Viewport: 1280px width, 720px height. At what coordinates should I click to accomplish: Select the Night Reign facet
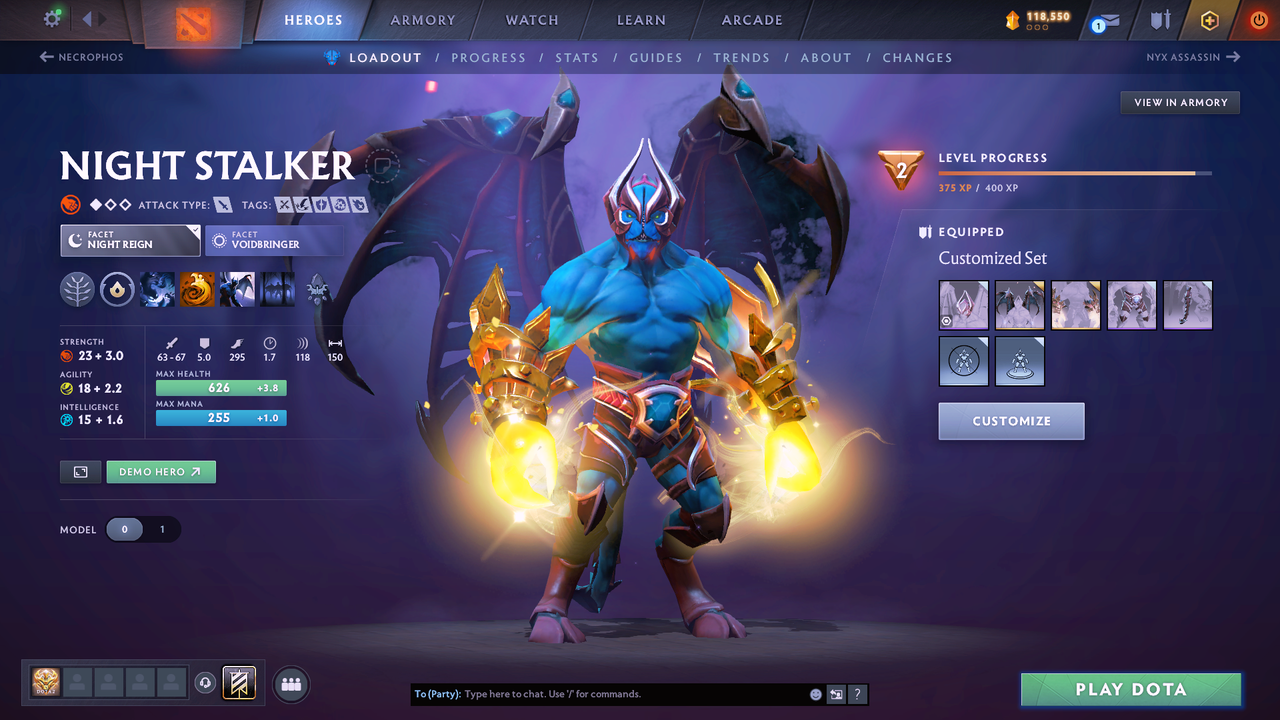click(130, 240)
